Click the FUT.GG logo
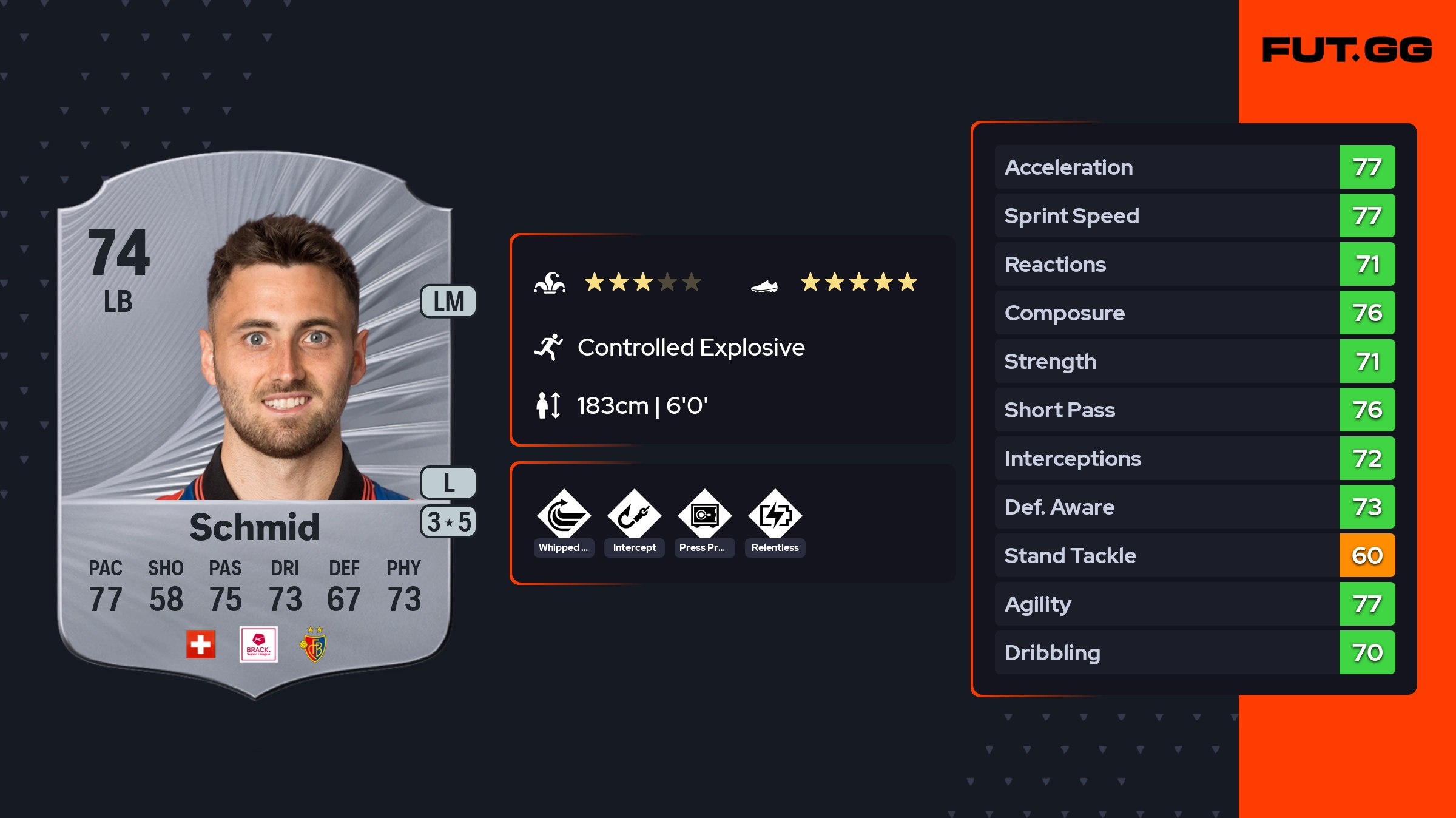Image resolution: width=1456 pixels, height=818 pixels. pos(1347,50)
